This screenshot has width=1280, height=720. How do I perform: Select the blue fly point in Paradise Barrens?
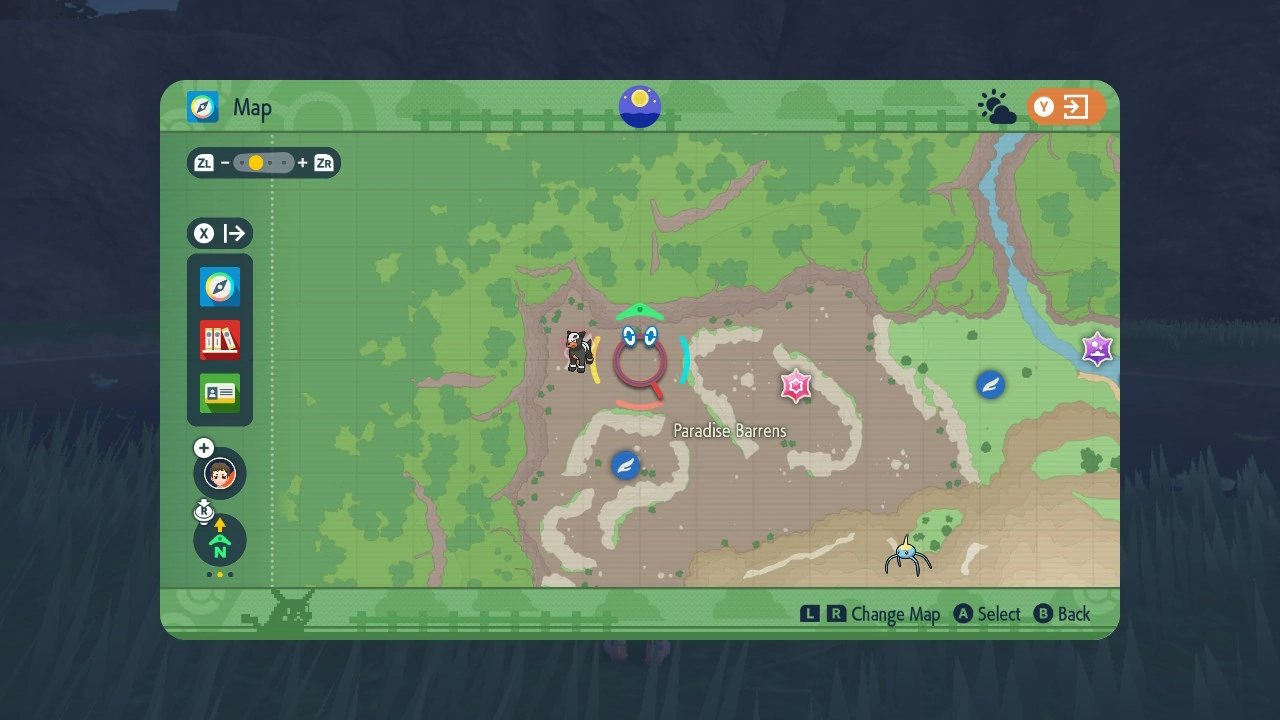pos(626,465)
